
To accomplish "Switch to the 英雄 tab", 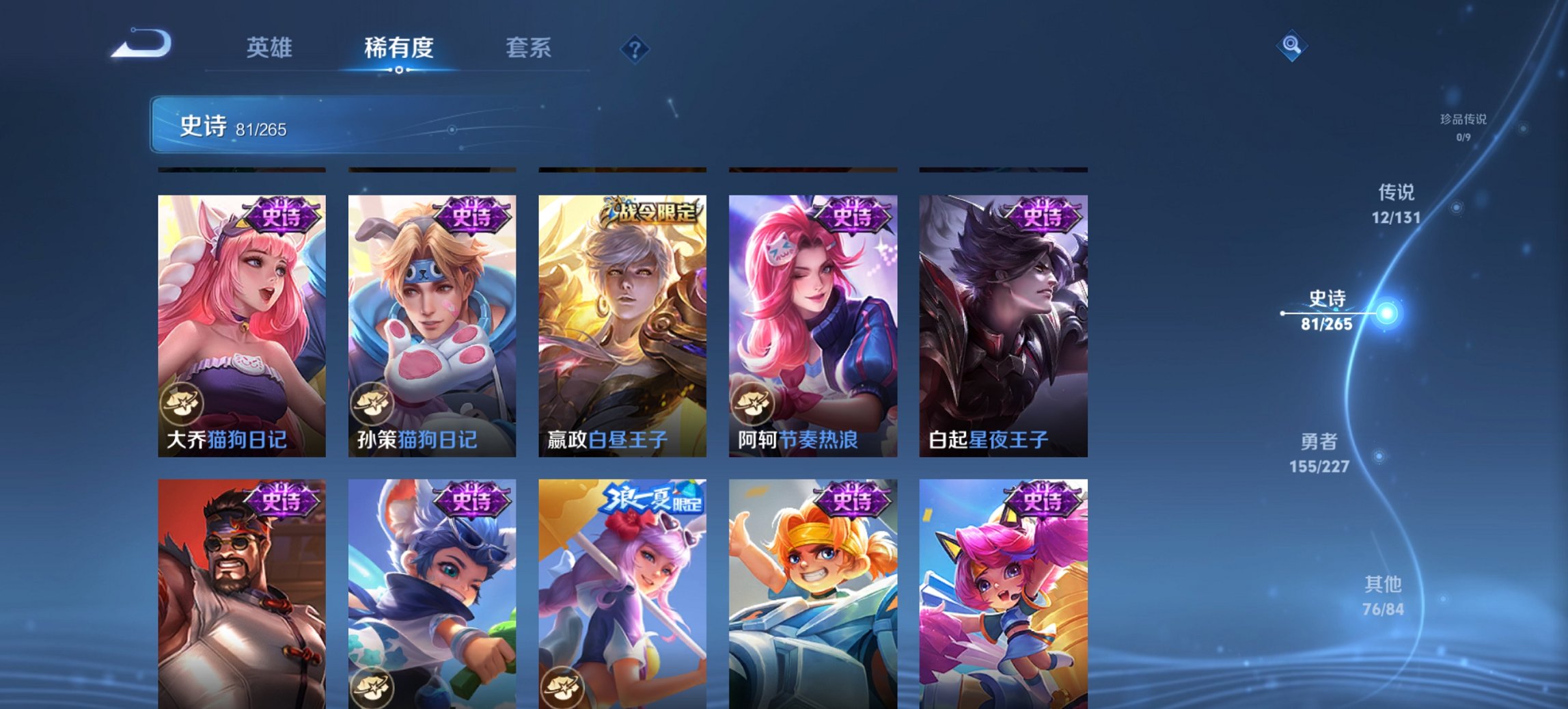I will [x=270, y=48].
